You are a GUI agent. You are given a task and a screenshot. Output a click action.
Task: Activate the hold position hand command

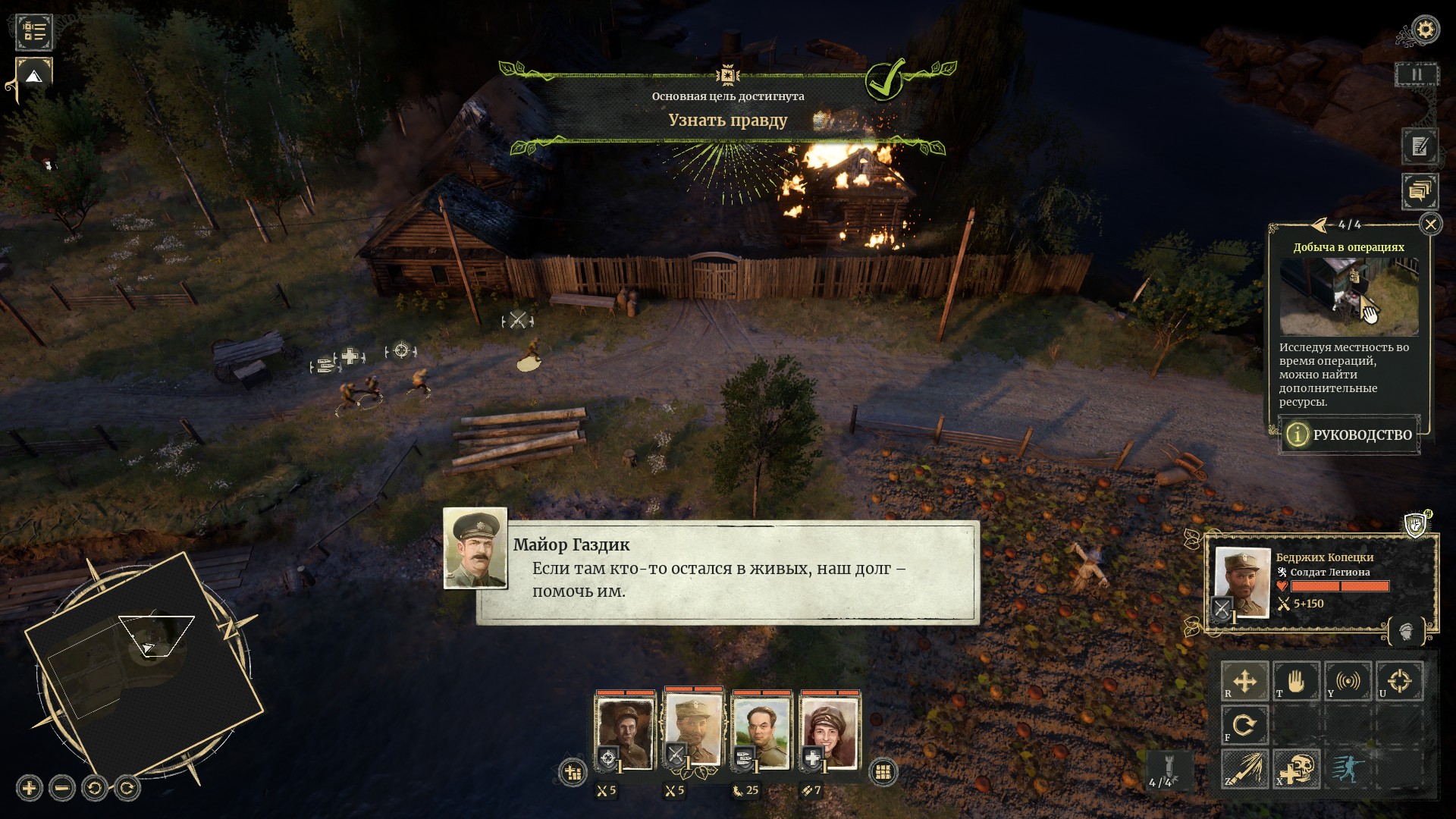coord(1296,681)
